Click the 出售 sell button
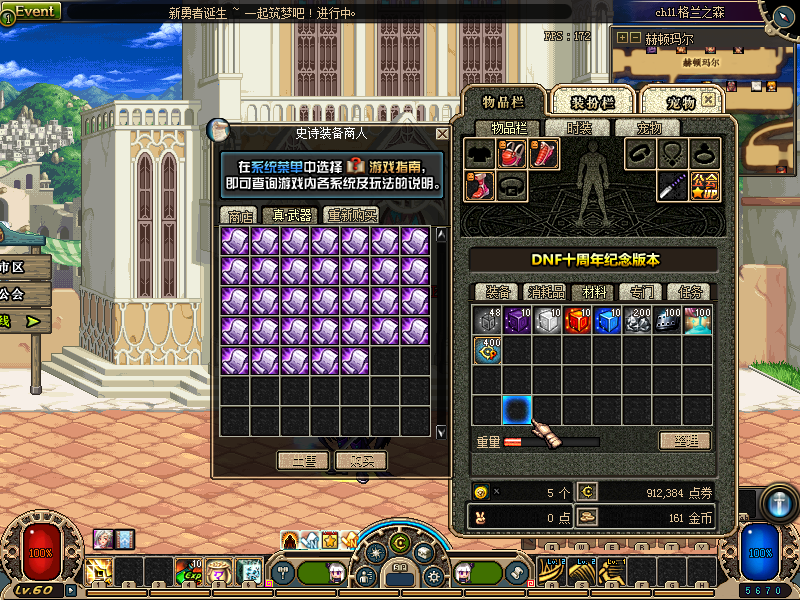The height and width of the screenshot is (600, 800). click(303, 461)
